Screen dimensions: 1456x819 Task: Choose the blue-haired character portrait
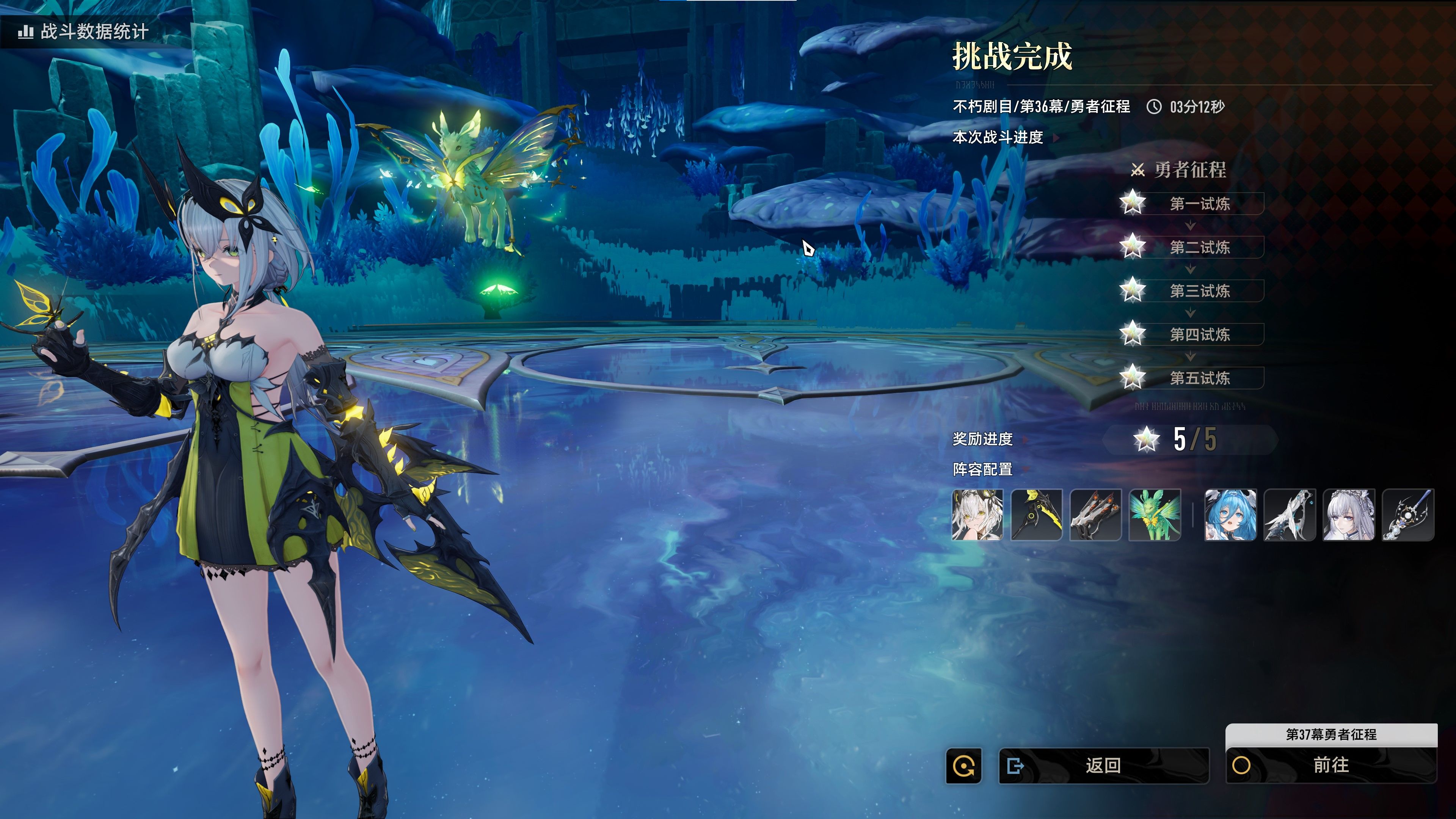(1230, 515)
